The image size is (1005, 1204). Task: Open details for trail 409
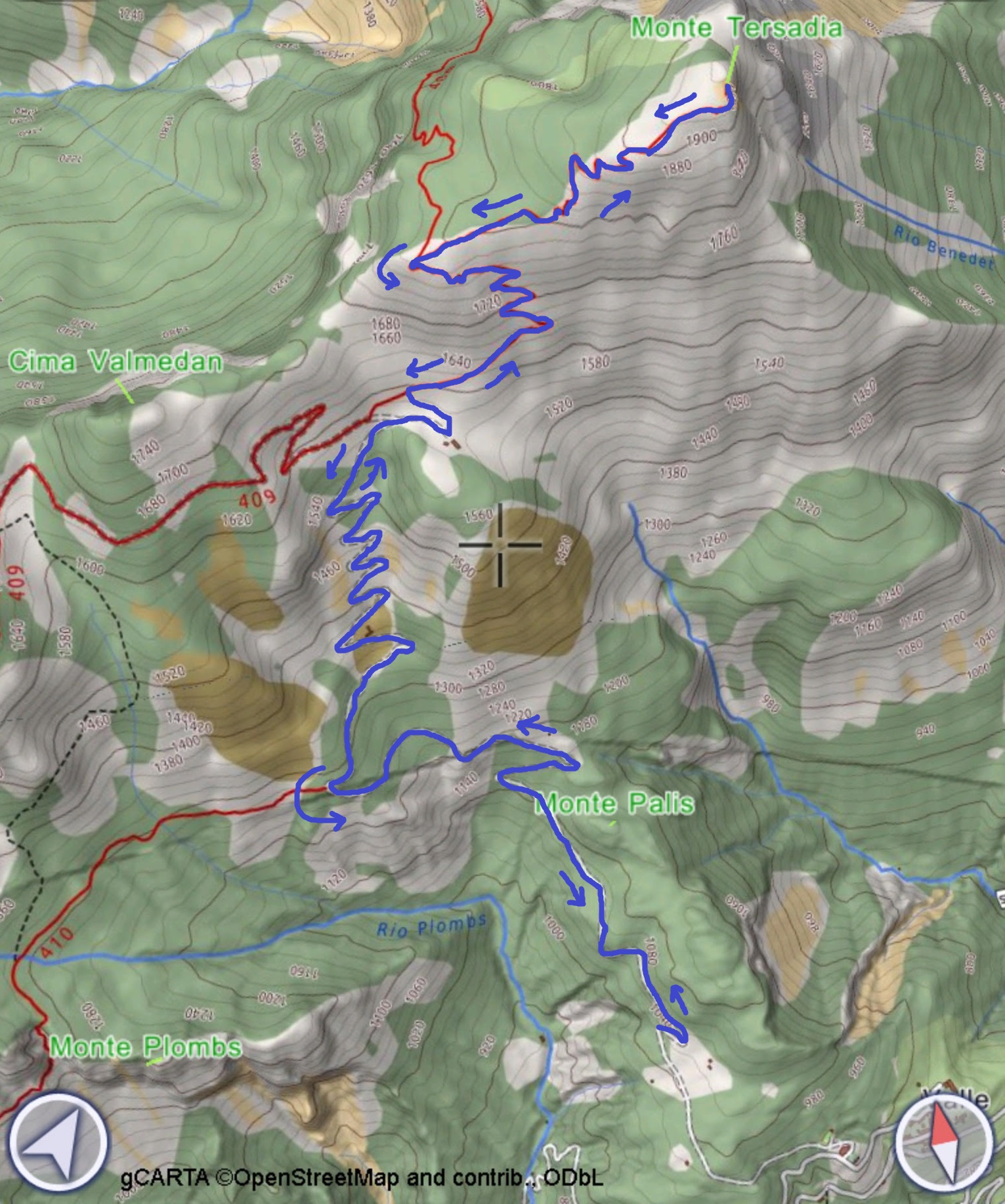256,497
